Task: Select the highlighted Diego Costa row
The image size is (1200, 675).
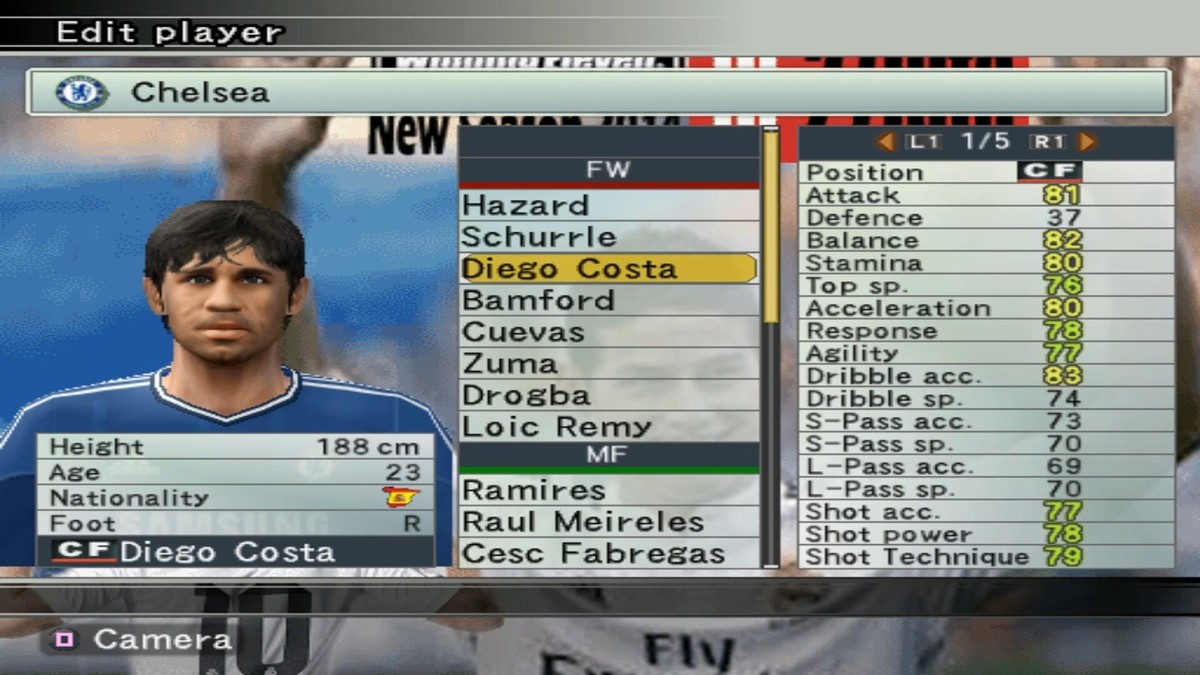Action: coord(608,269)
